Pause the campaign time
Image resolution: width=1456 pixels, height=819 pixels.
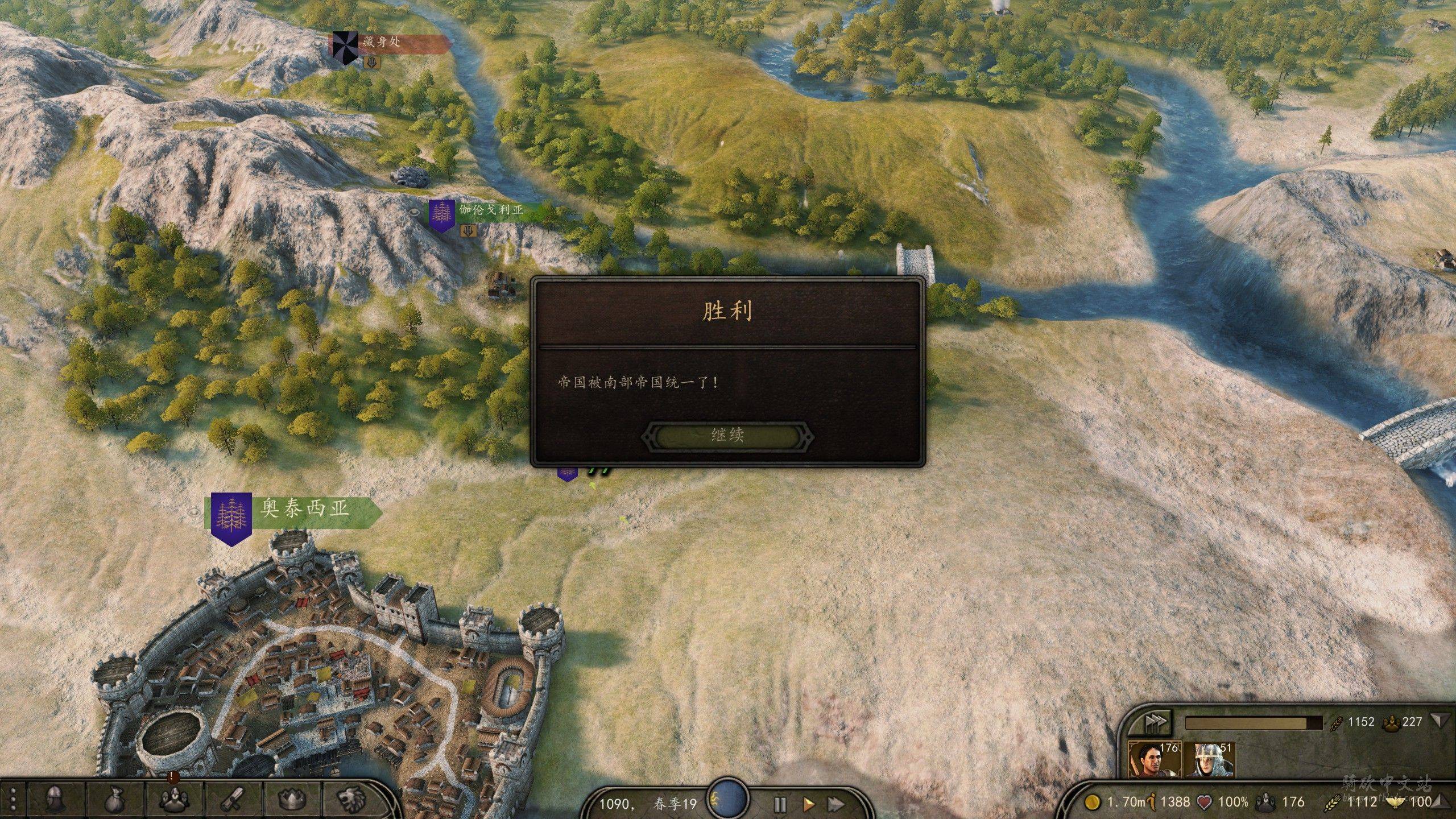780,804
